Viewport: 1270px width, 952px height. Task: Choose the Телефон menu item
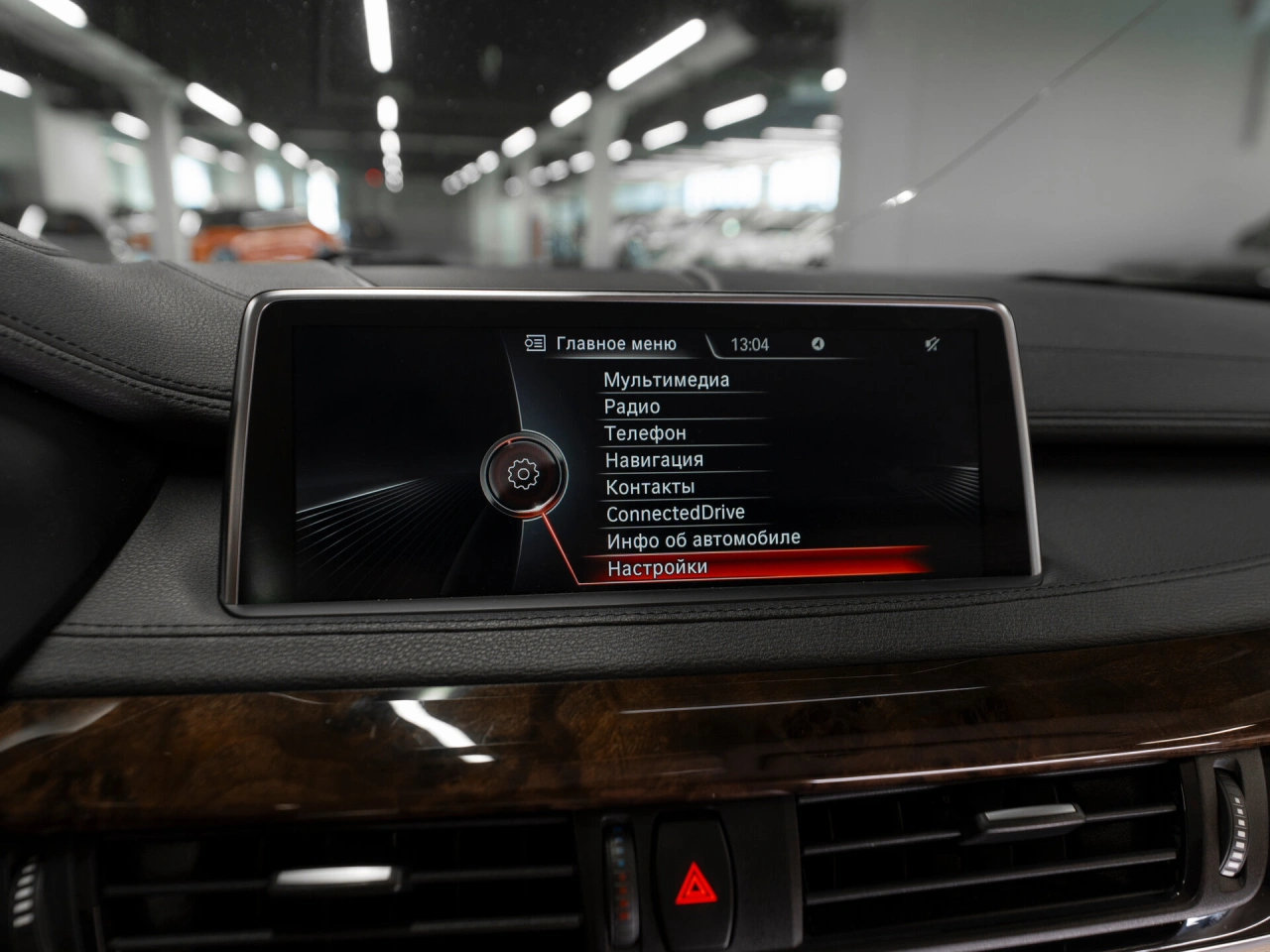645,433
